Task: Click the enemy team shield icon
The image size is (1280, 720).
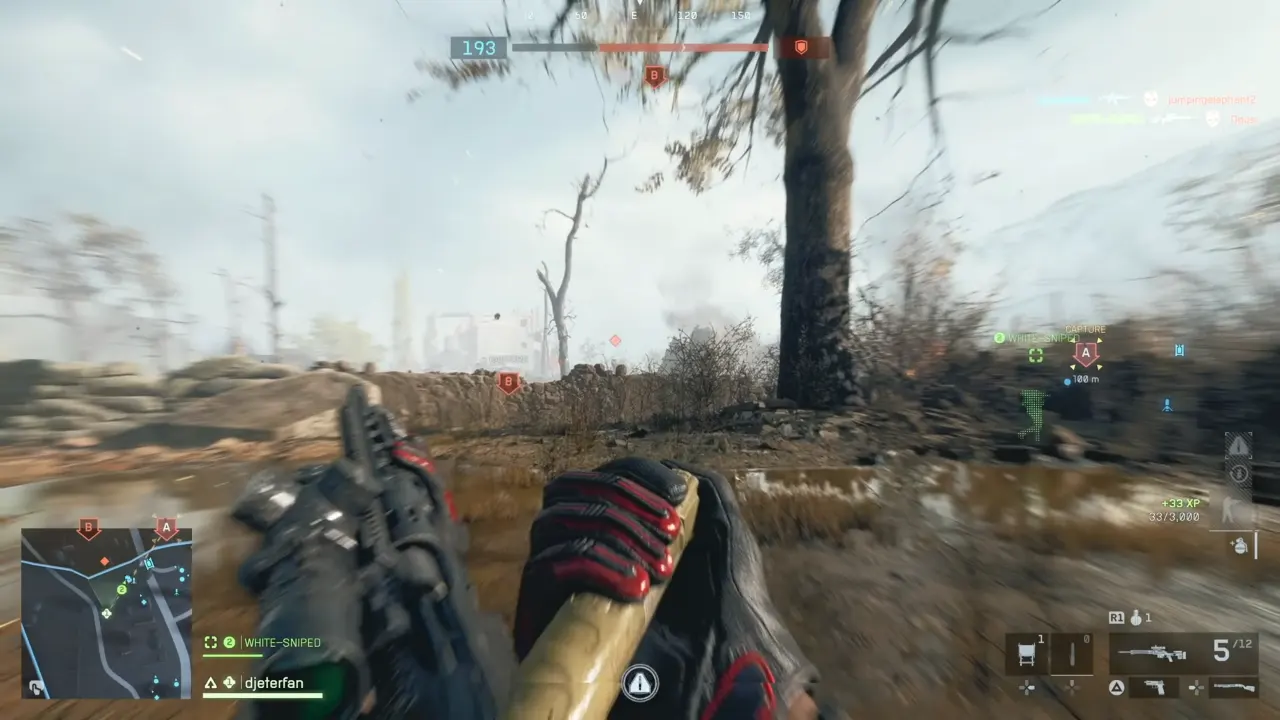Action: [x=801, y=47]
